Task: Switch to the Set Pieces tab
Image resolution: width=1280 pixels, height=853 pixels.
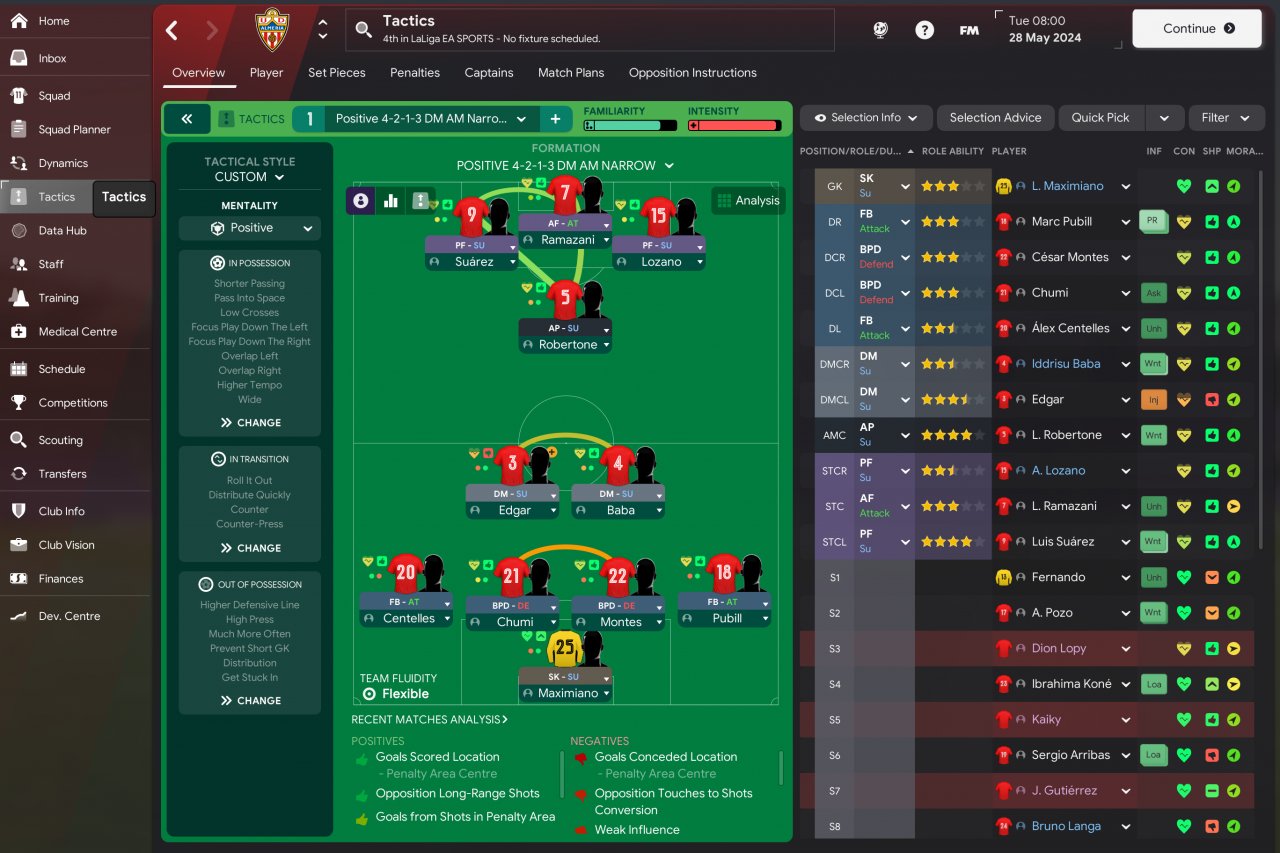Action: pyautogui.click(x=336, y=73)
